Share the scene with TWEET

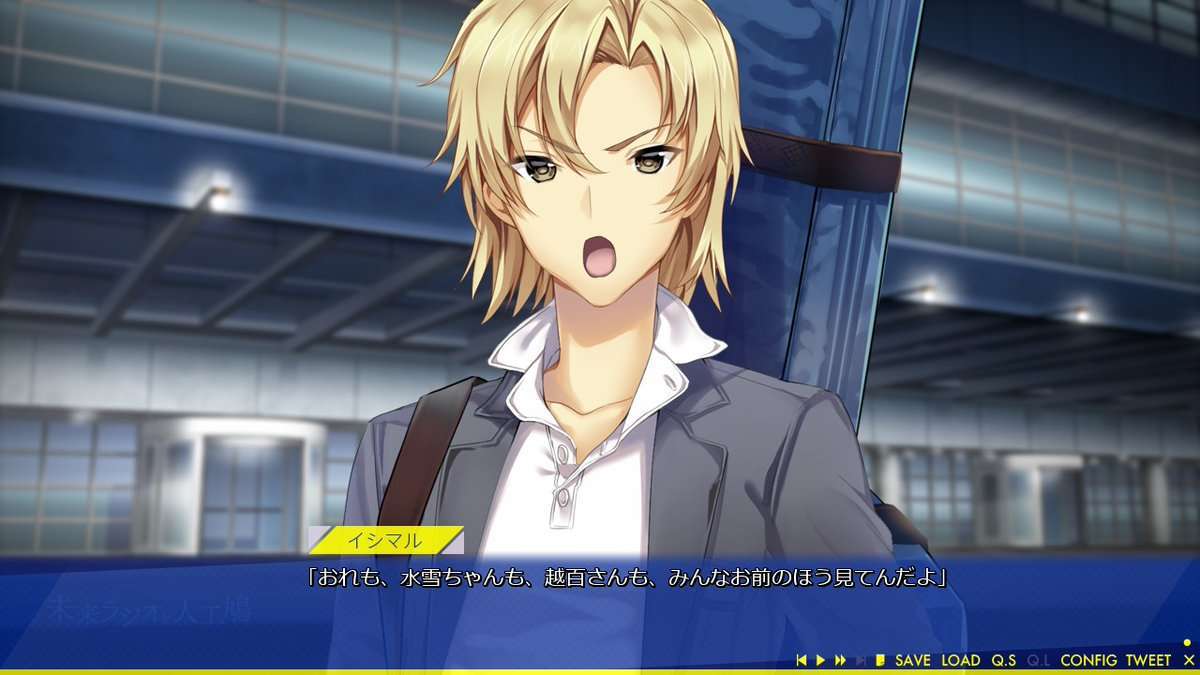pos(1147,660)
